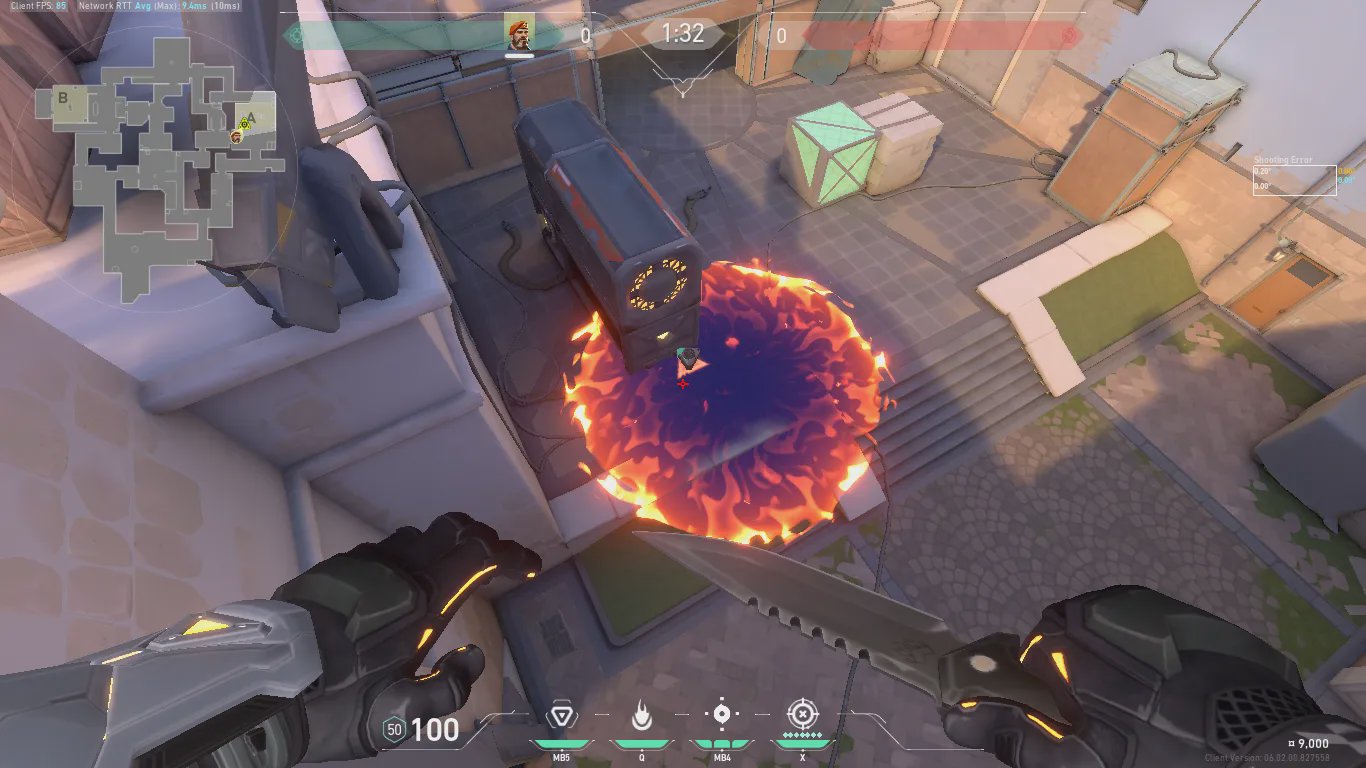Click the shield armor hexagon icon
The height and width of the screenshot is (768, 1366).
click(x=394, y=730)
